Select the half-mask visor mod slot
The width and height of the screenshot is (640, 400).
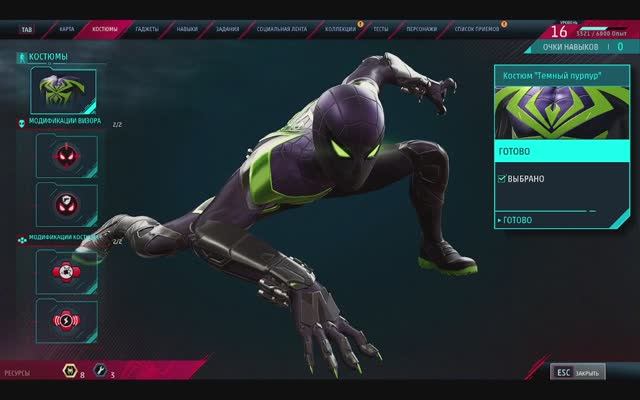tap(66, 205)
